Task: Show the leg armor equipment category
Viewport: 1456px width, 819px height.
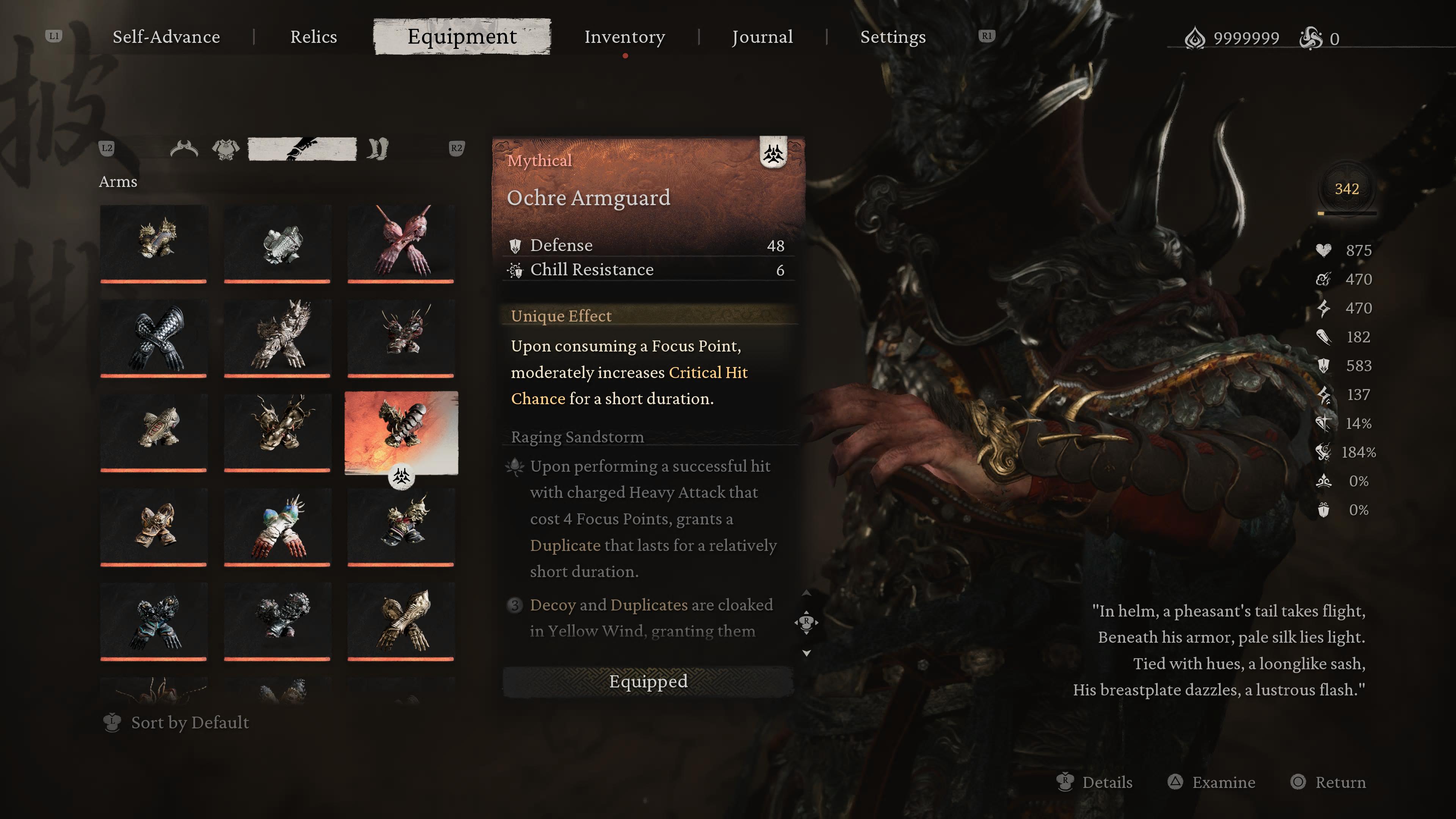Action: (377, 149)
